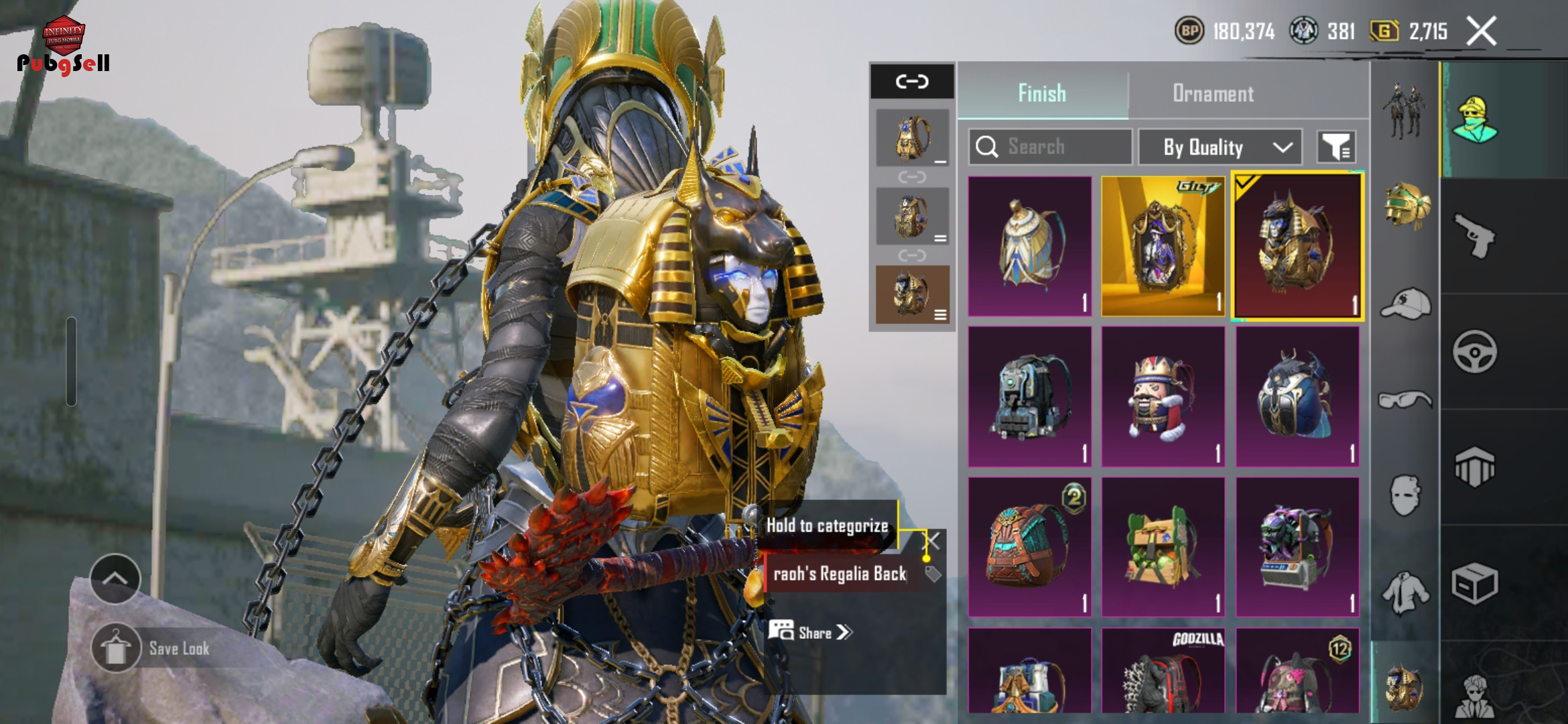This screenshot has height=724, width=1568.
Task: Open the glasses category
Action: tap(1406, 400)
